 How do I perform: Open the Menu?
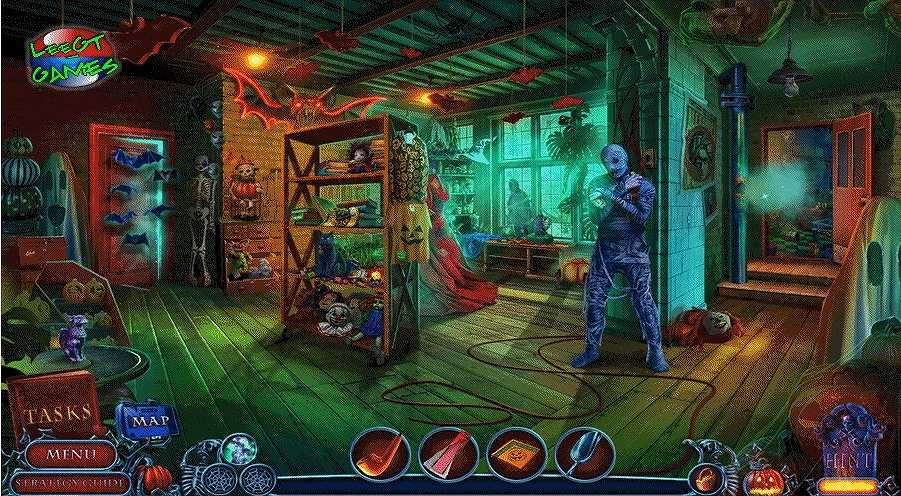click(70, 454)
